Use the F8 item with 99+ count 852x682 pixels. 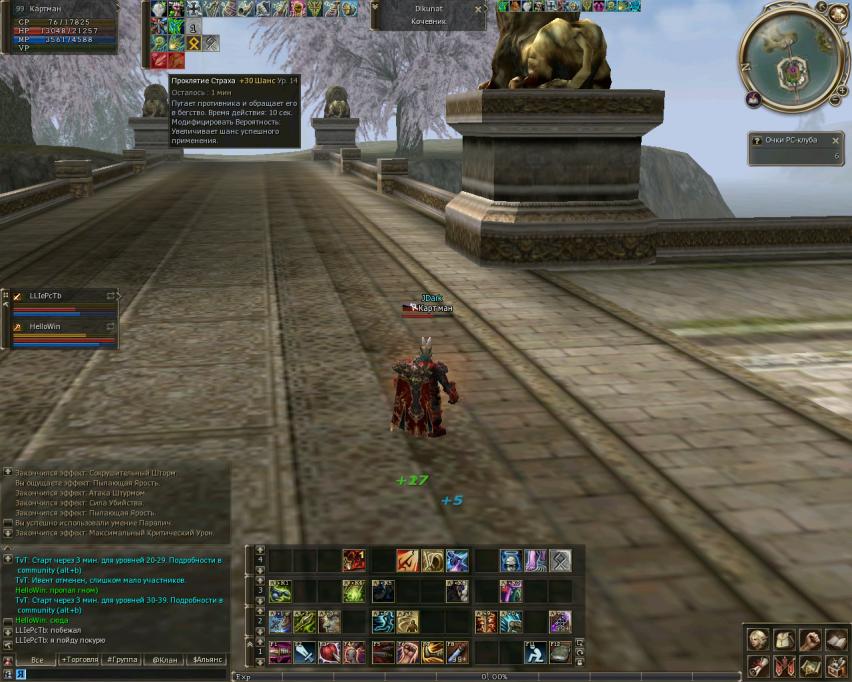(x=459, y=654)
